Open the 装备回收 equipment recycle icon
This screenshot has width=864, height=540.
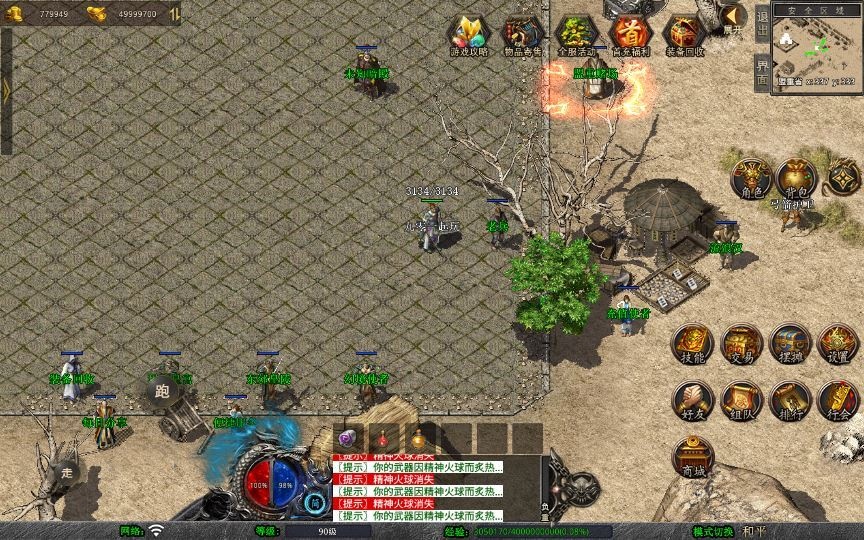coord(684,35)
